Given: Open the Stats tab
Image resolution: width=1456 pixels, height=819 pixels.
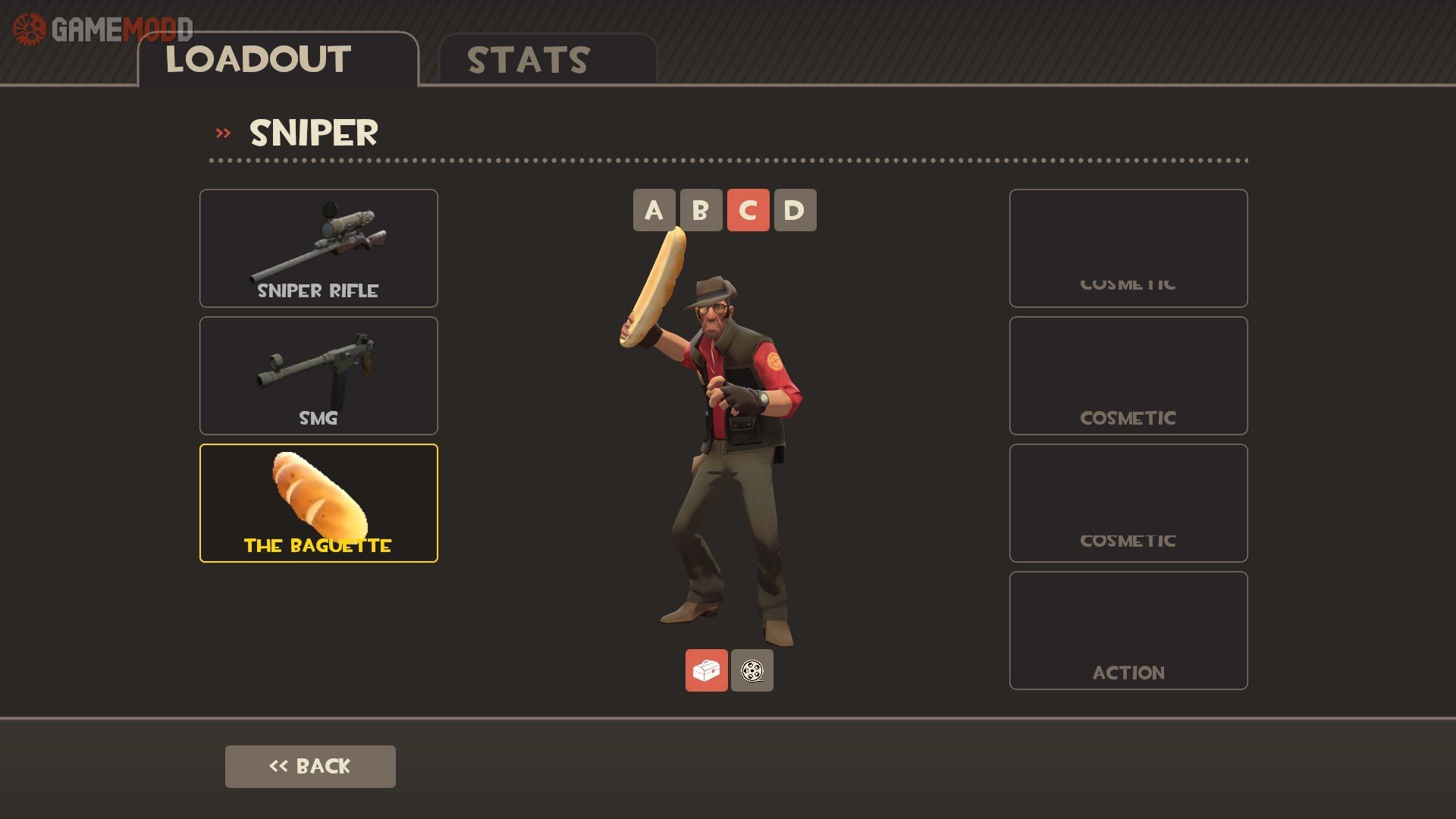Looking at the screenshot, I should (547, 60).
